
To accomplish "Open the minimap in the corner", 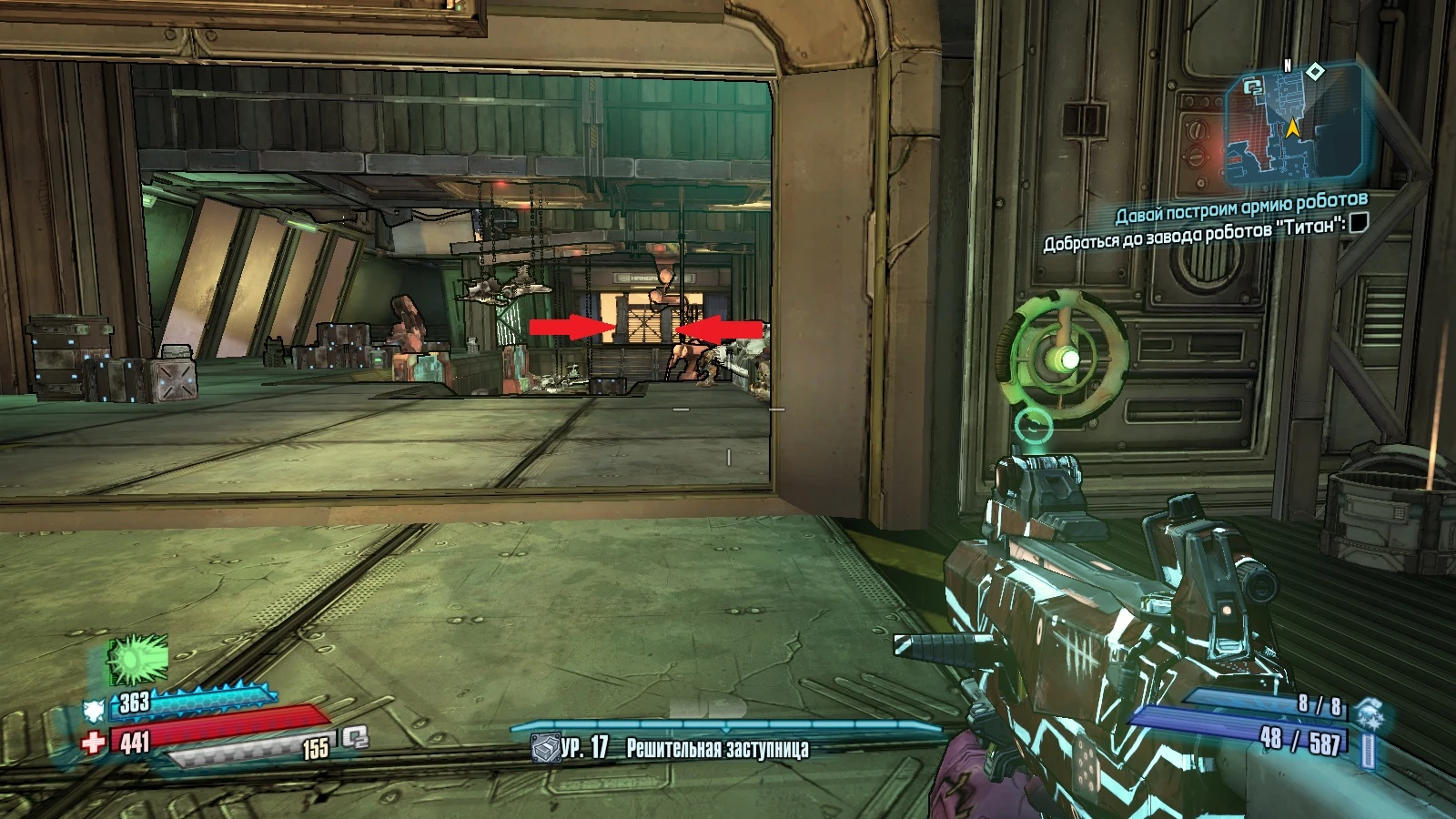I will point(1290,127).
